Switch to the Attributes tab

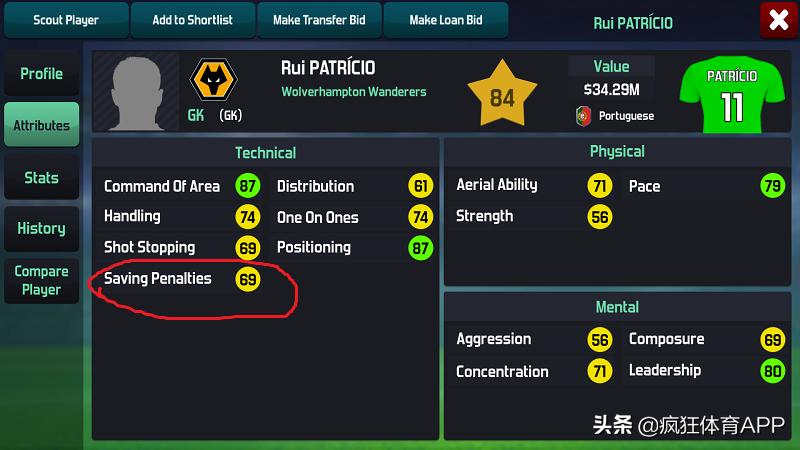pos(41,126)
